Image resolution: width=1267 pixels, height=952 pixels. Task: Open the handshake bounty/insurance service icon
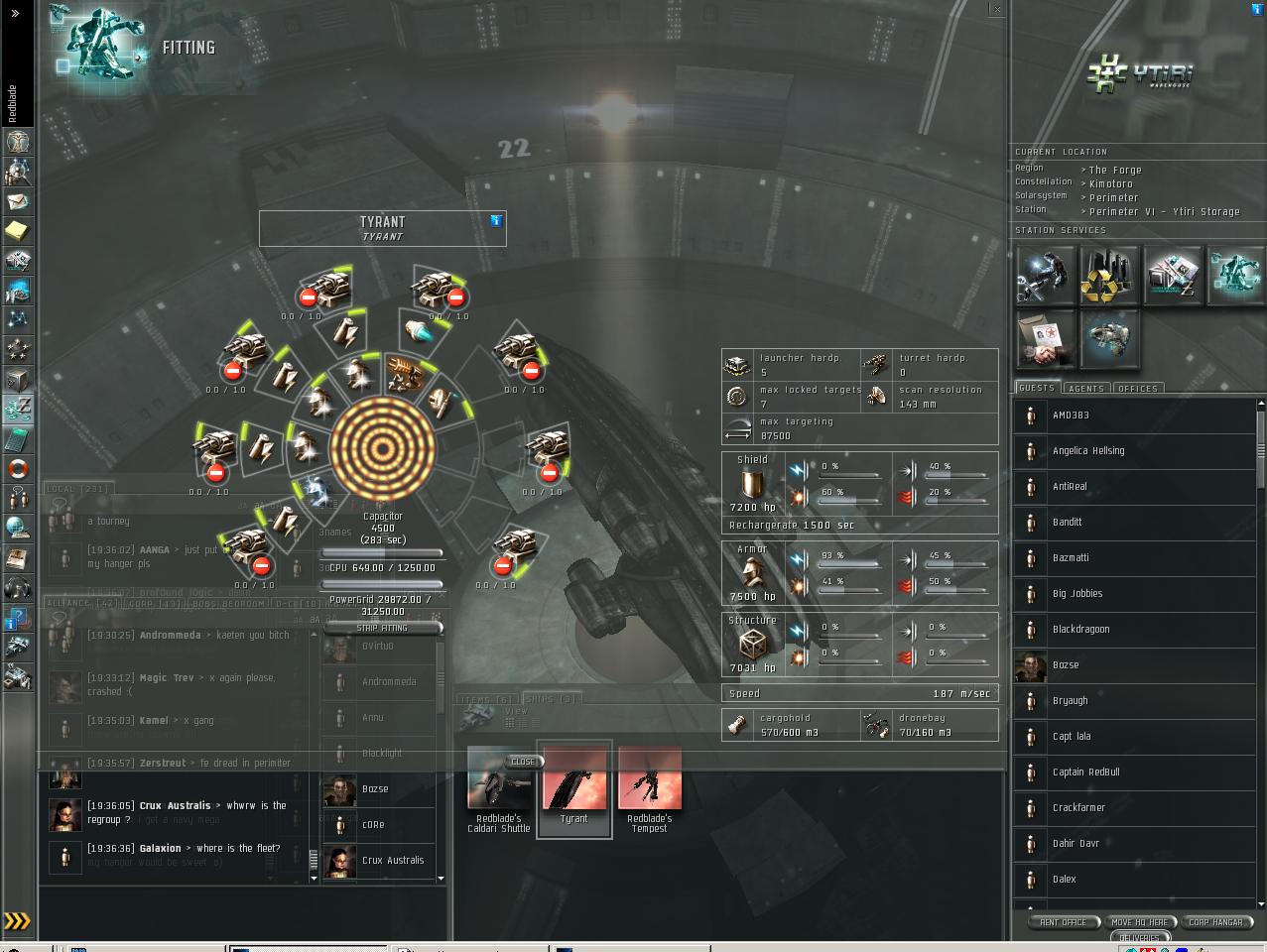coord(1046,338)
